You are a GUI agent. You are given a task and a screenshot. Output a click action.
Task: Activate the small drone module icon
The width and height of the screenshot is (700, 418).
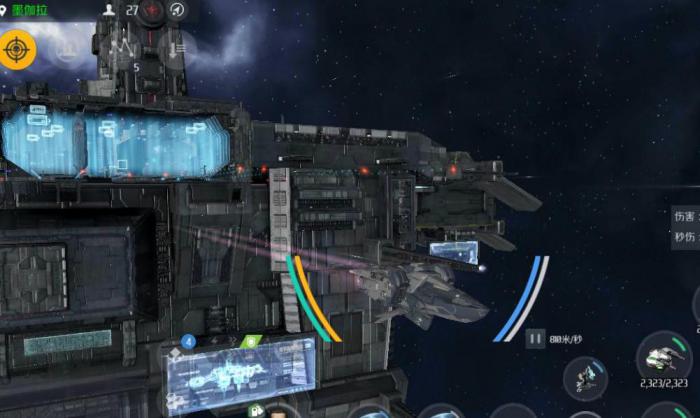585,378
